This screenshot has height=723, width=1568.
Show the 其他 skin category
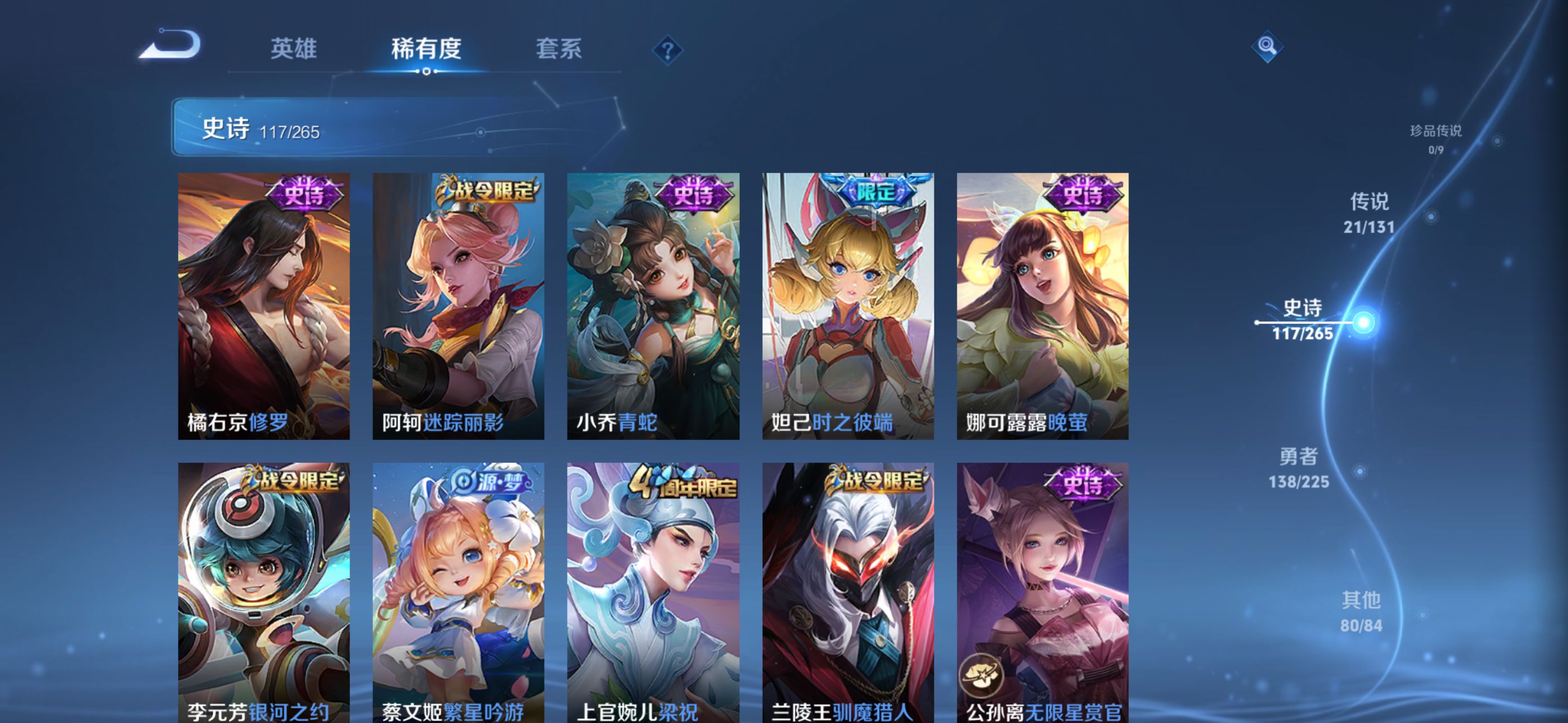point(1361,611)
